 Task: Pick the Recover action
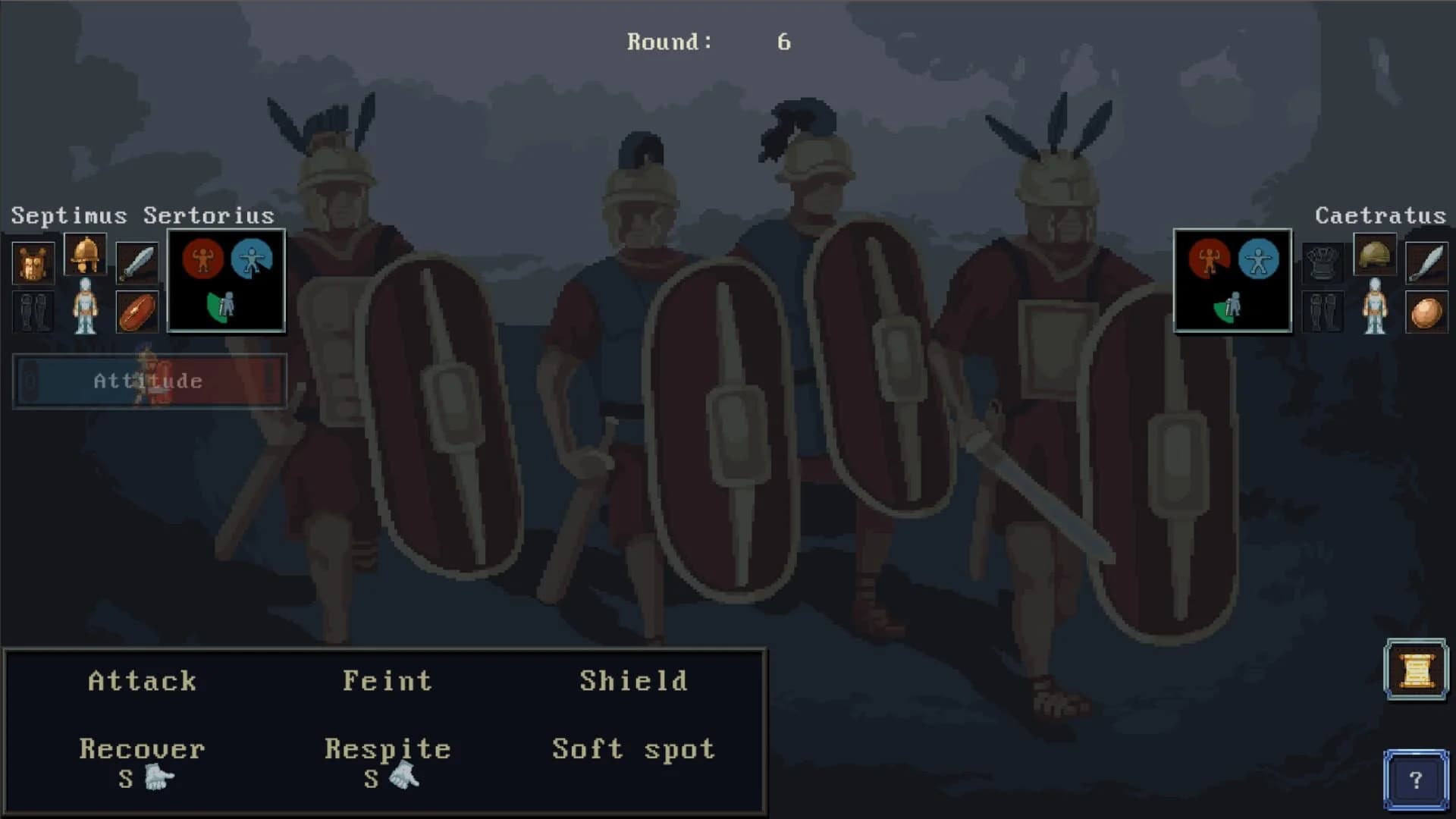click(142, 749)
